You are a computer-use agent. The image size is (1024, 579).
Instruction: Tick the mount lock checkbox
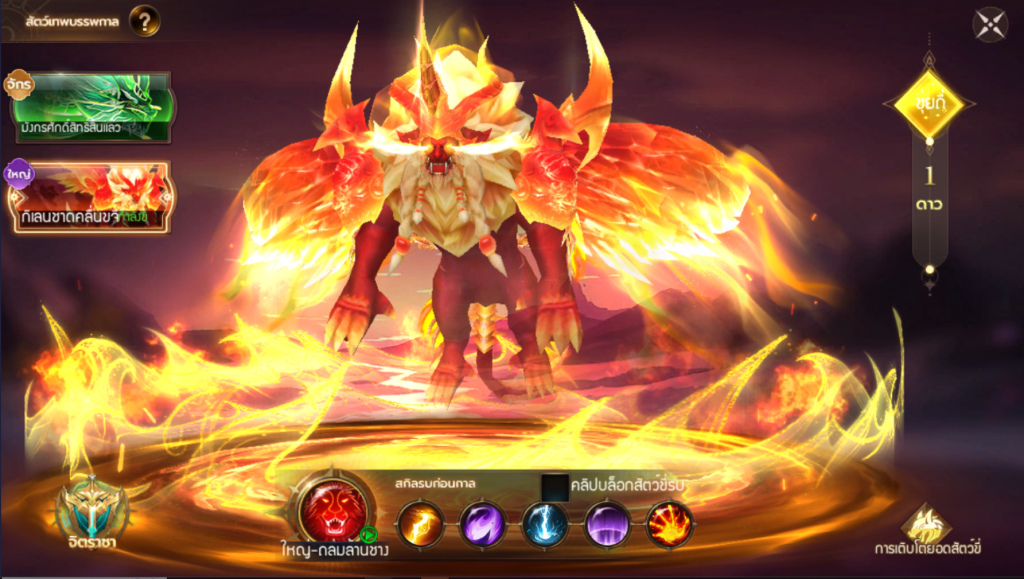pos(554,487)
